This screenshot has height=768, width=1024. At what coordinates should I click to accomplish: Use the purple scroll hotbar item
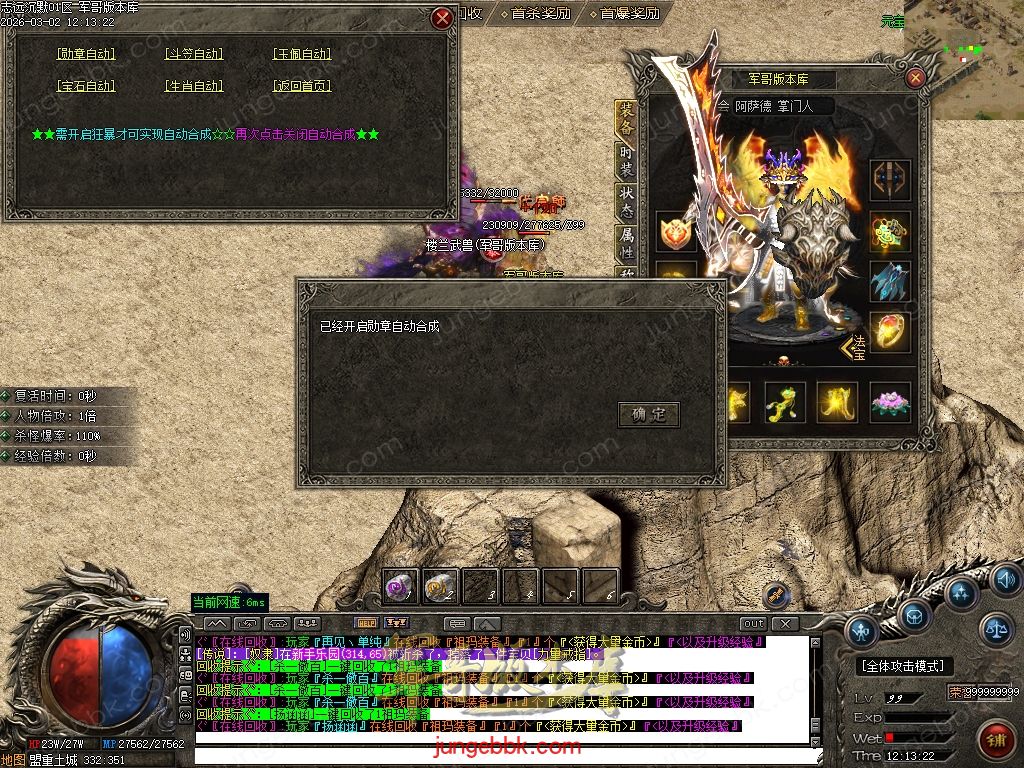point(400,587)
